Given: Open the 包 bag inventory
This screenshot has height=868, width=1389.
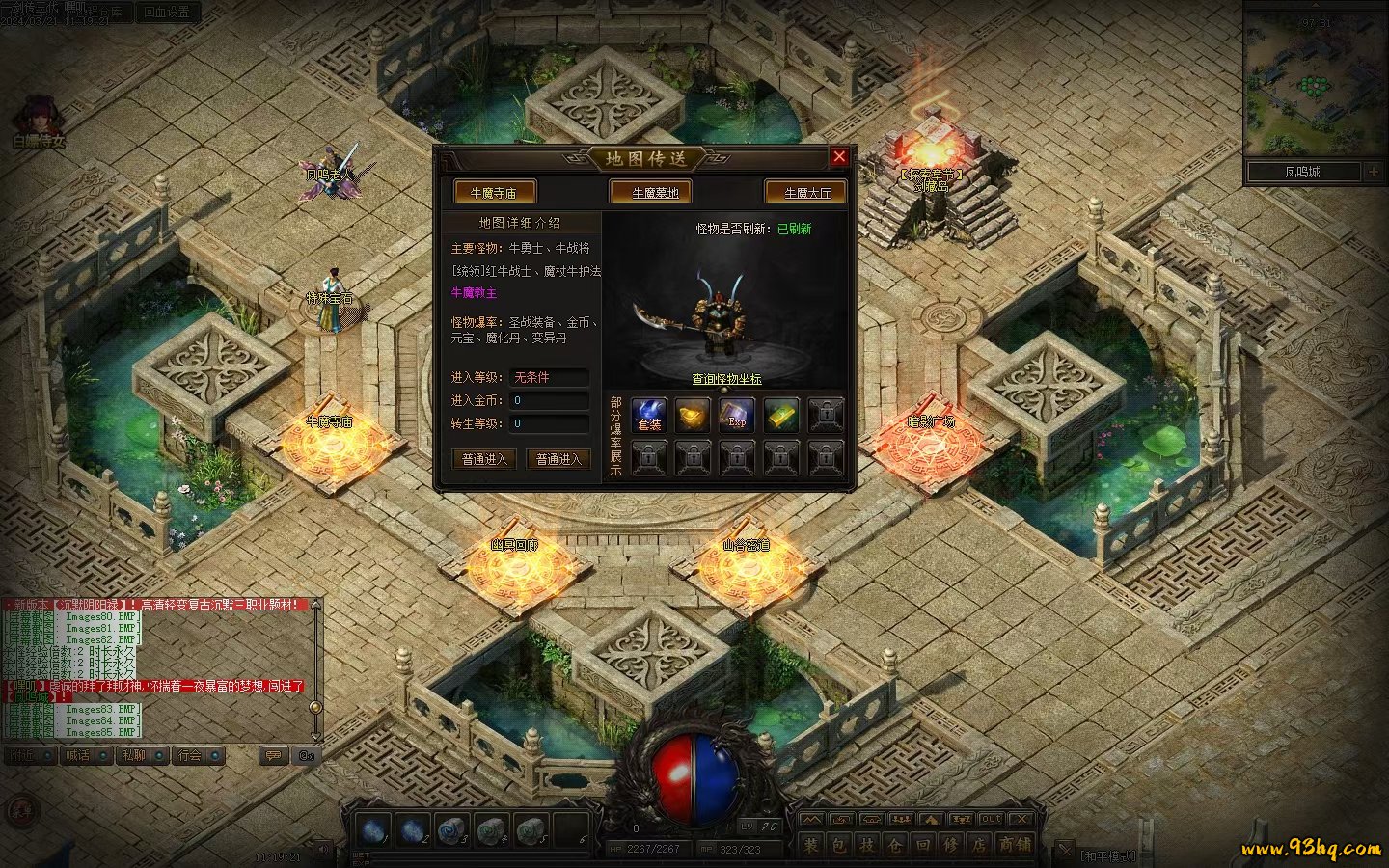Looking at the screenshot, I should click(x=838, y=845).
